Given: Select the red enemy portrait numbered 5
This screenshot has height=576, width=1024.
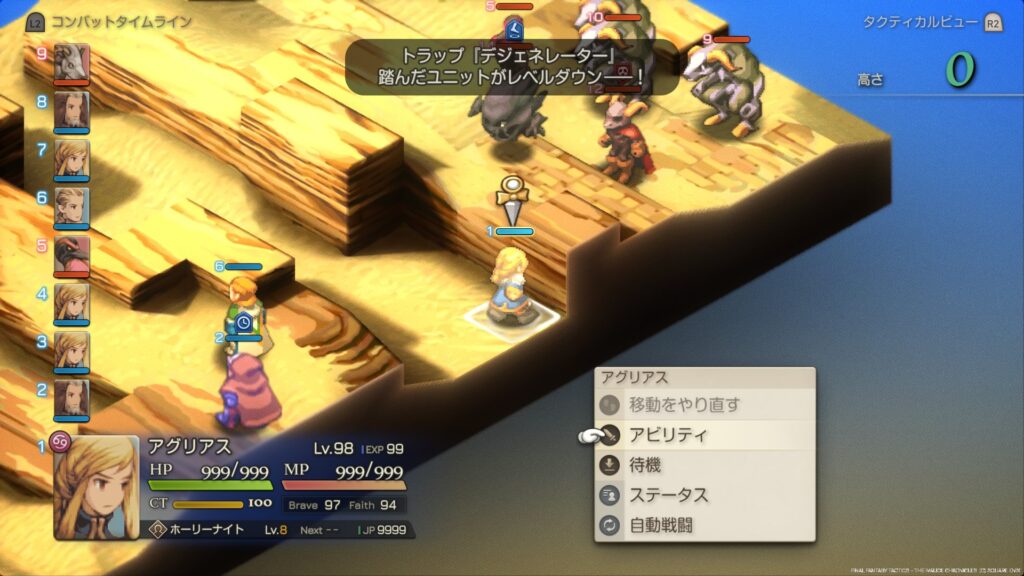Looking at the screenshot, I should 72,253.
